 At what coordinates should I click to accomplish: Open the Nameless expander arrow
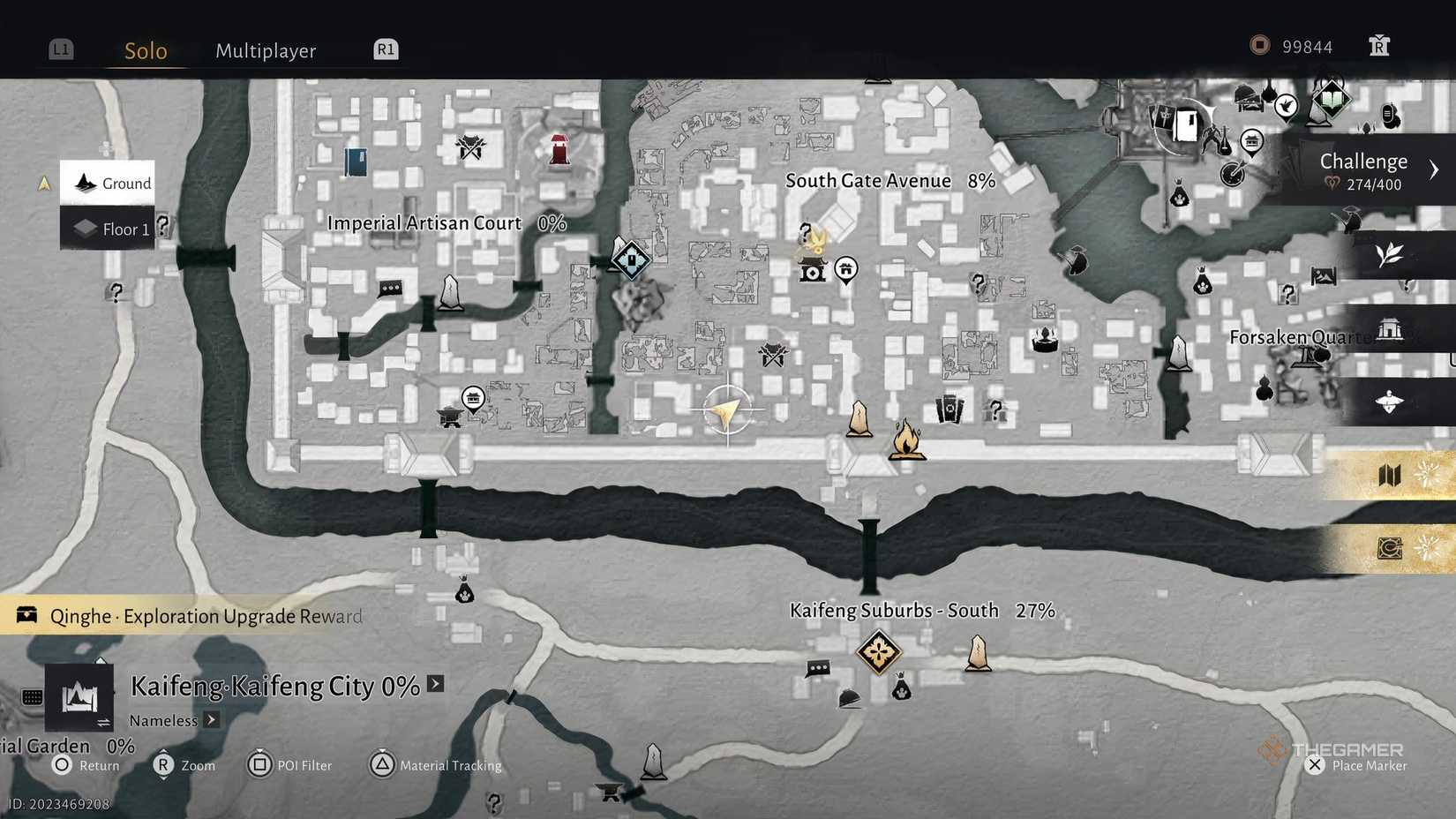tap(210, 720)
